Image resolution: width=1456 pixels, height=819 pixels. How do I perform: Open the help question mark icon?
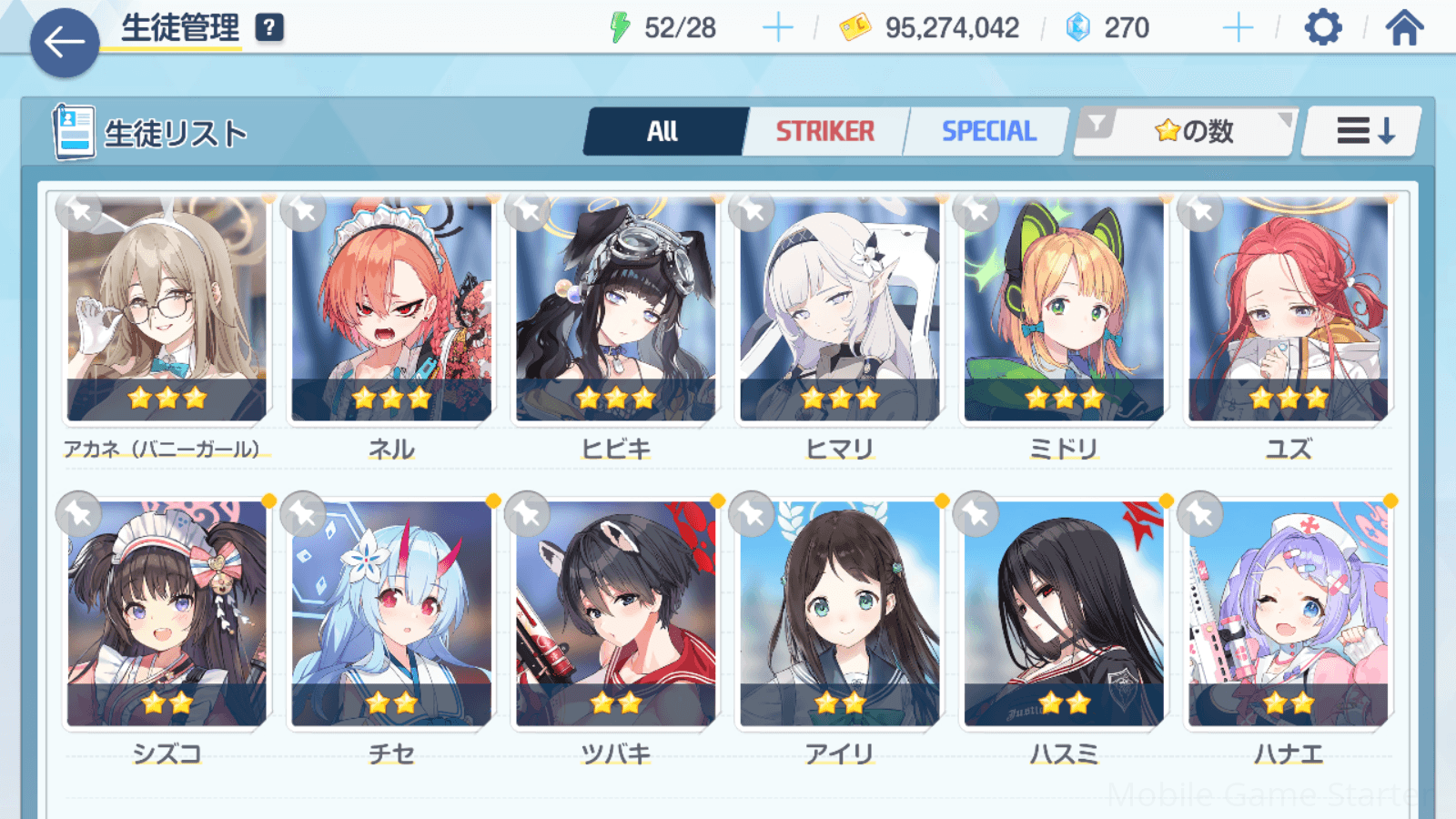tap(269, 28)
